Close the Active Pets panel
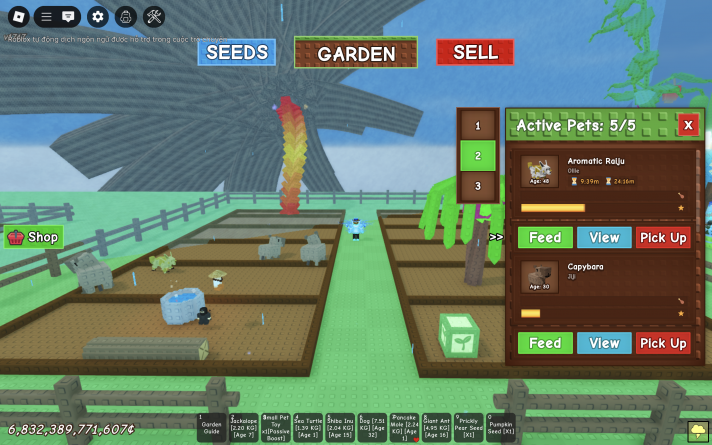Image resolution: width=712 pixels, height=445 pixels. click(x=688, y=125)
